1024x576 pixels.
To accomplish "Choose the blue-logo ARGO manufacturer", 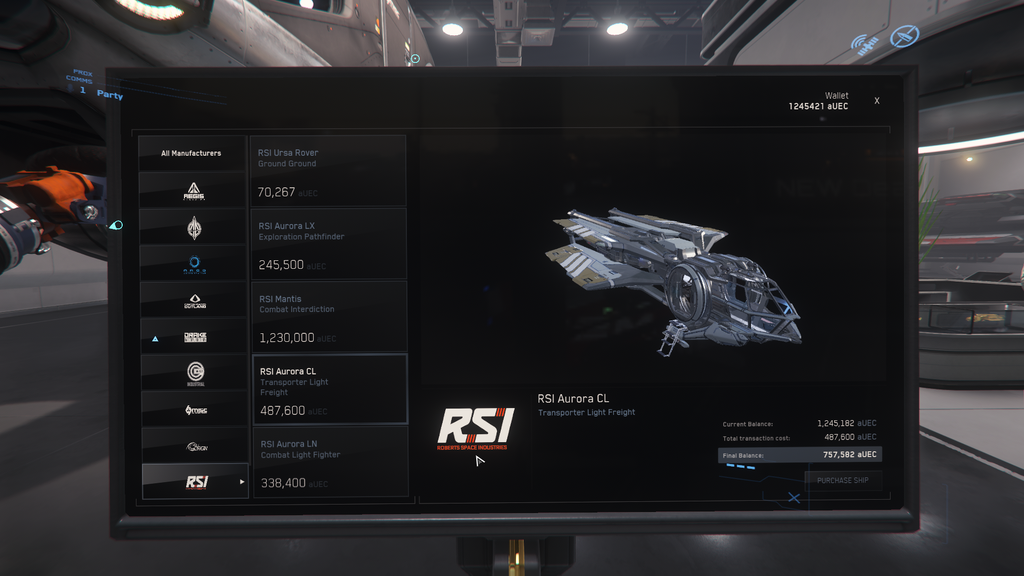I will pyautogui.click(x=194, y=263).
